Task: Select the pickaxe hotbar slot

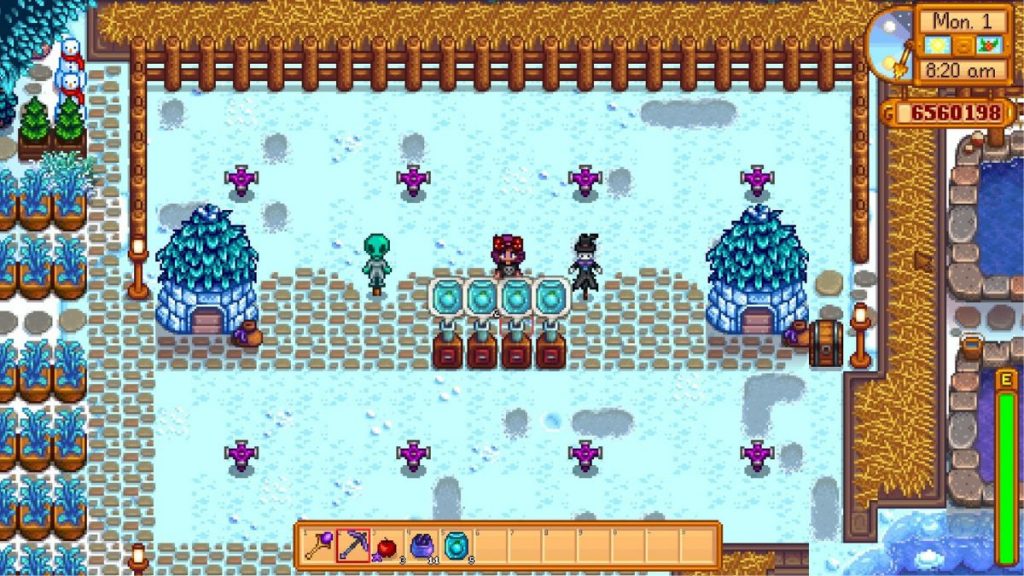Action: (353, 545)
